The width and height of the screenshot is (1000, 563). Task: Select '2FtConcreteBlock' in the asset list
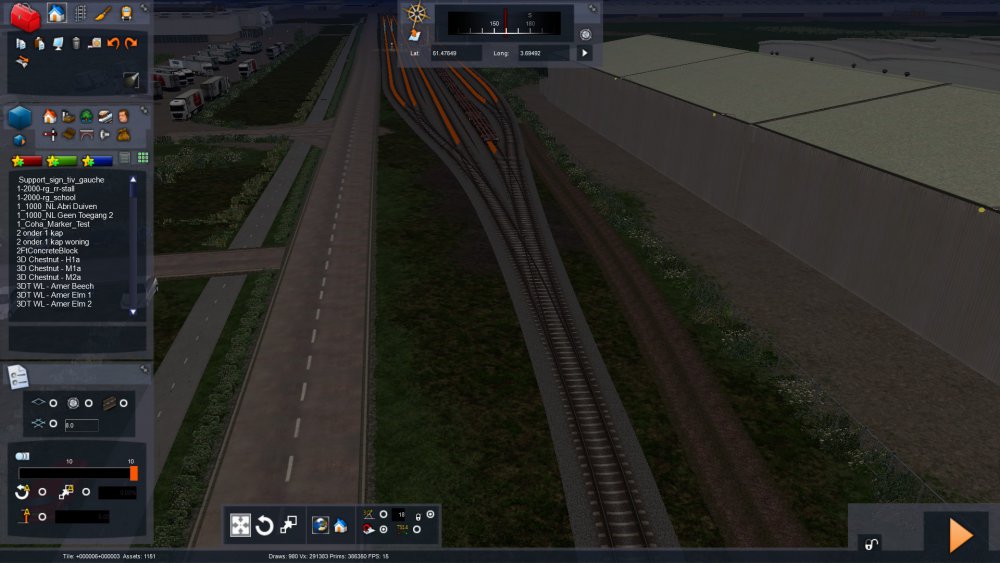click(47, 249)
